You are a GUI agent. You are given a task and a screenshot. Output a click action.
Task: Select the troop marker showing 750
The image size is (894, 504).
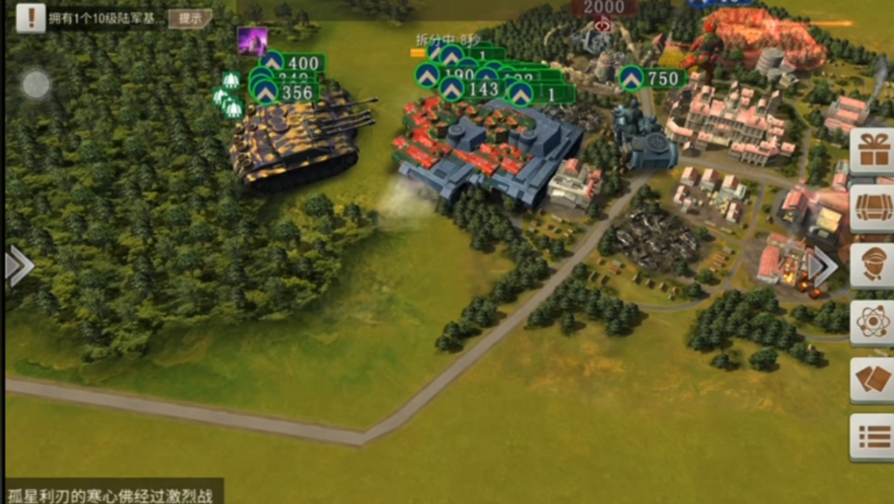coord(650,78)
